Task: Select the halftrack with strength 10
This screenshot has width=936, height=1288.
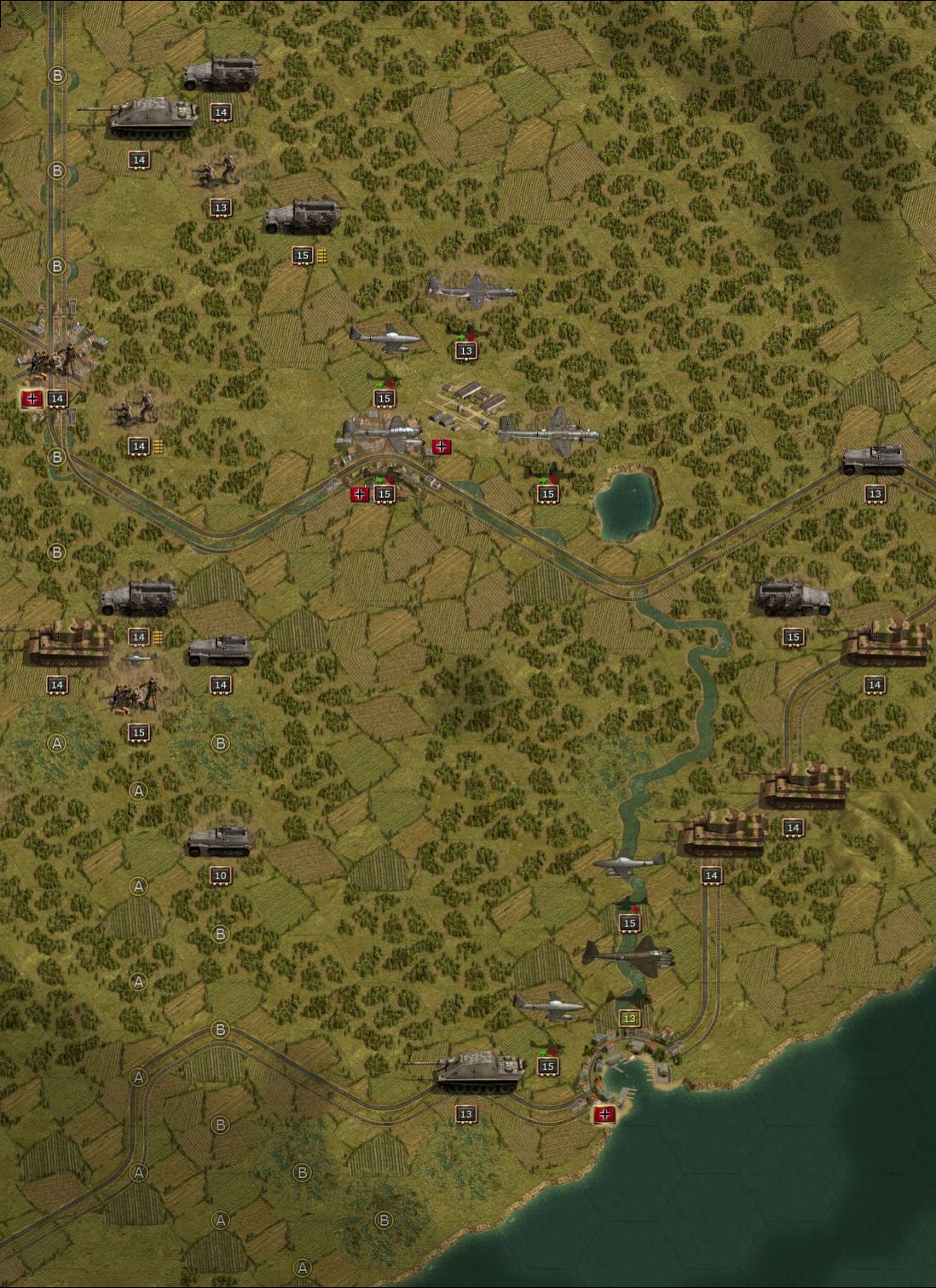Action: point(220,840)
